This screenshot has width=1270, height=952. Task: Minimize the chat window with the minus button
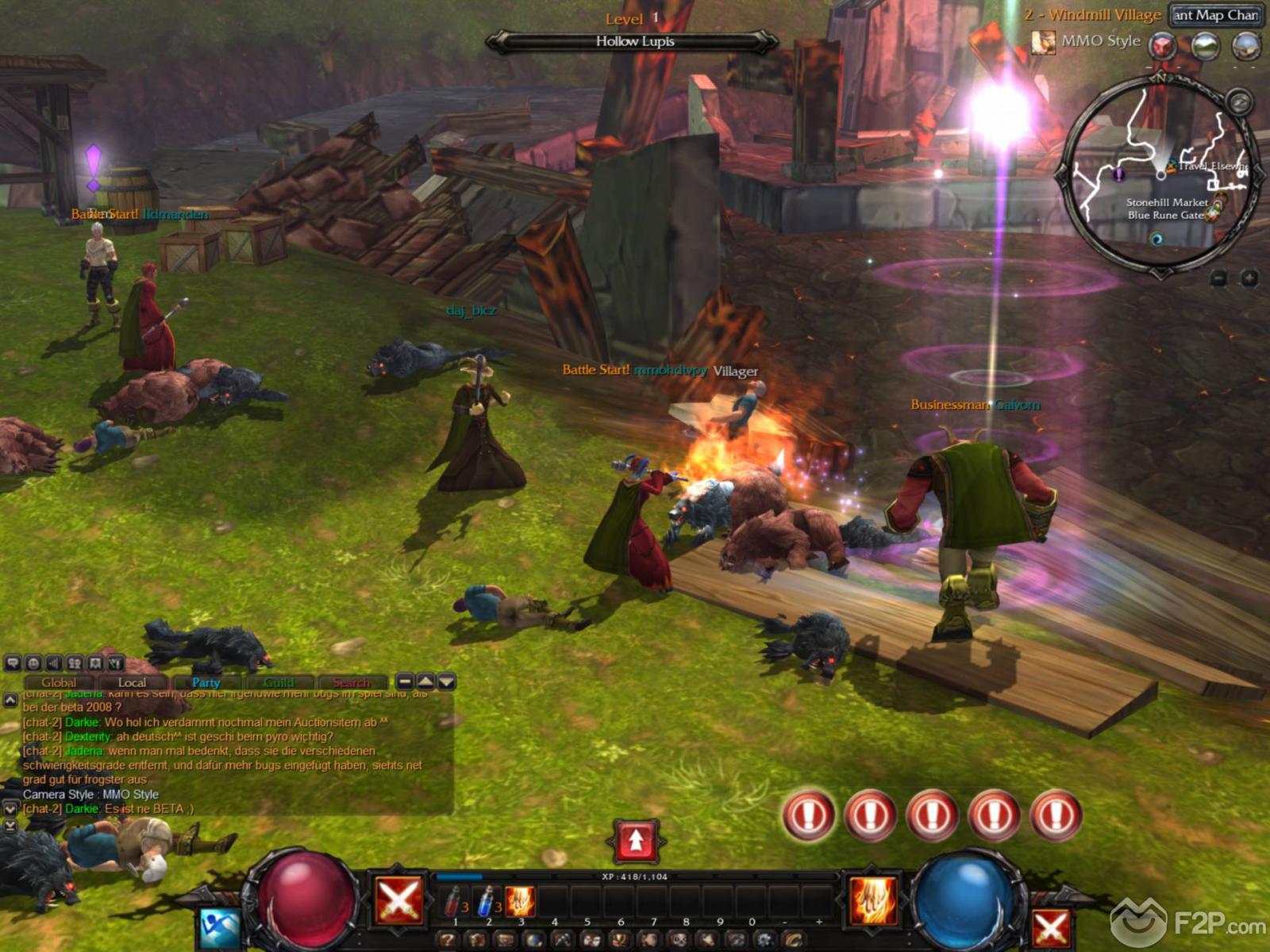coord(405,681)
